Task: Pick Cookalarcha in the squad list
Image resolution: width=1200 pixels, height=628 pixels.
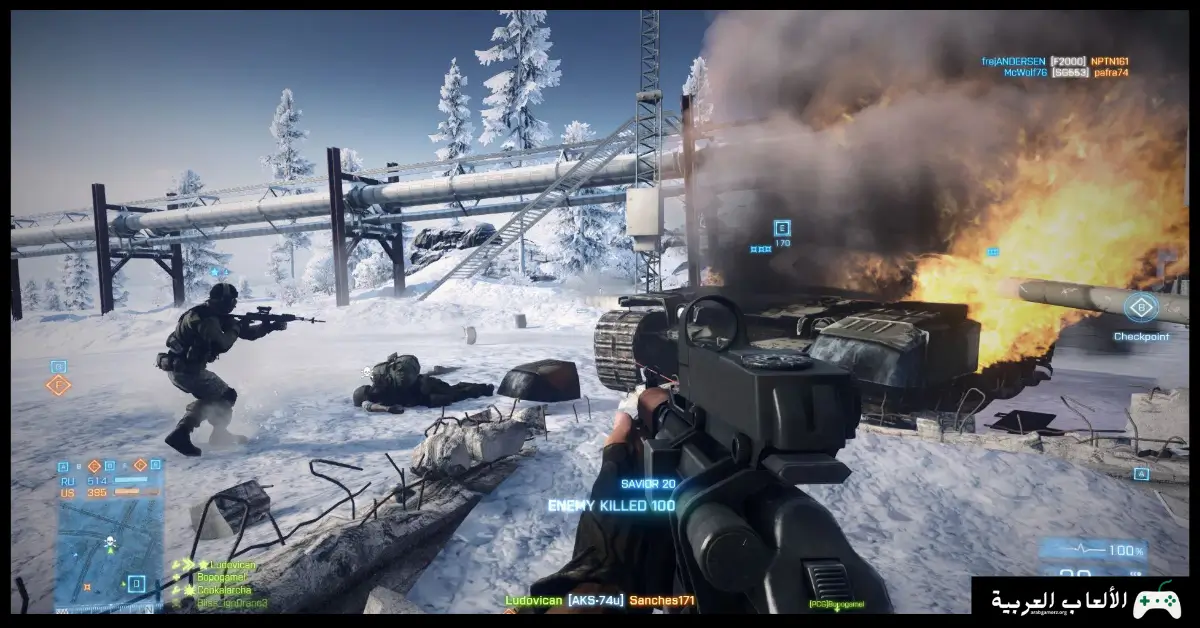Action: (225, 590)
